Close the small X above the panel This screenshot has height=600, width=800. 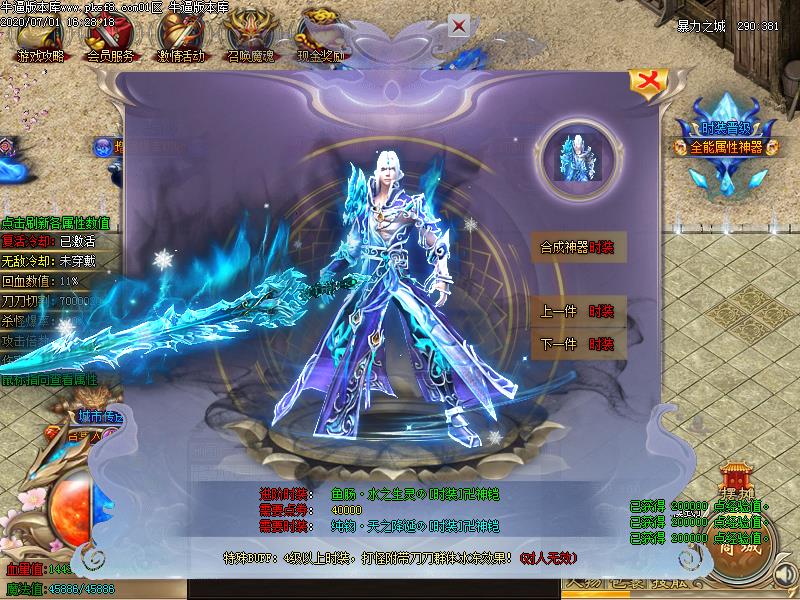coord(458,25)
